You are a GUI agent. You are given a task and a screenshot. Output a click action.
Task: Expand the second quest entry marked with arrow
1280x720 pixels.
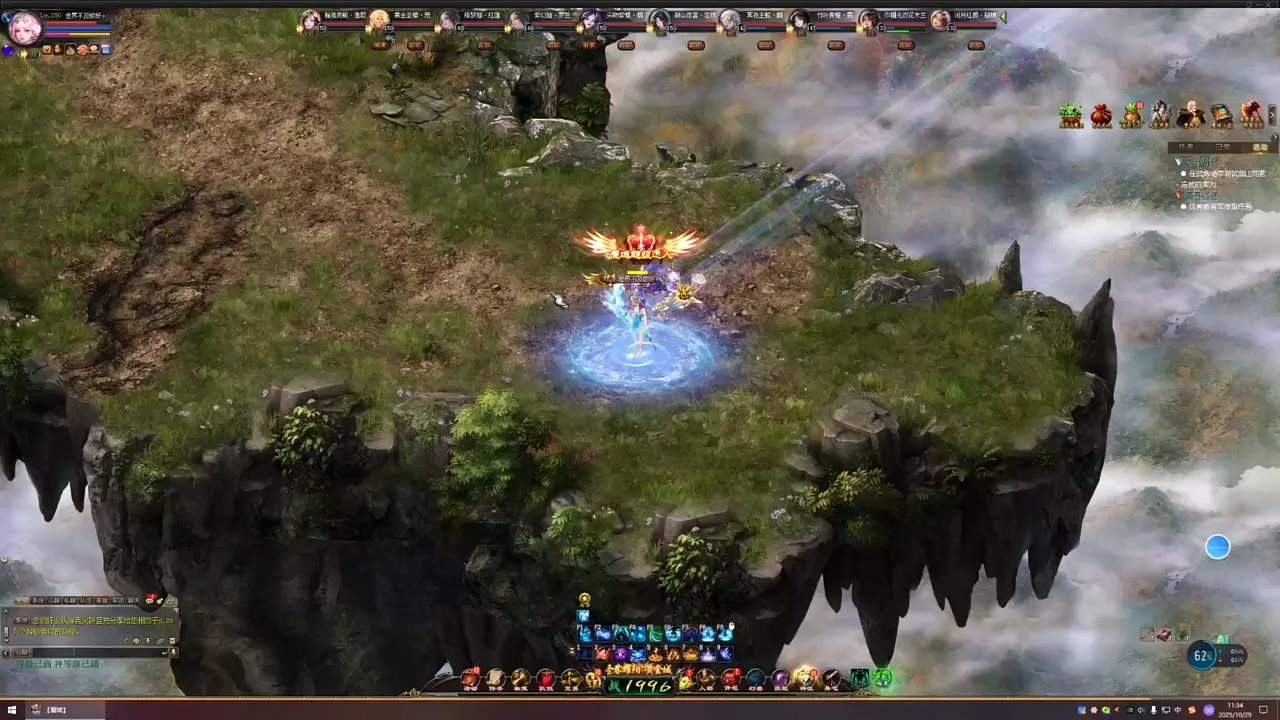(1179, 195)
